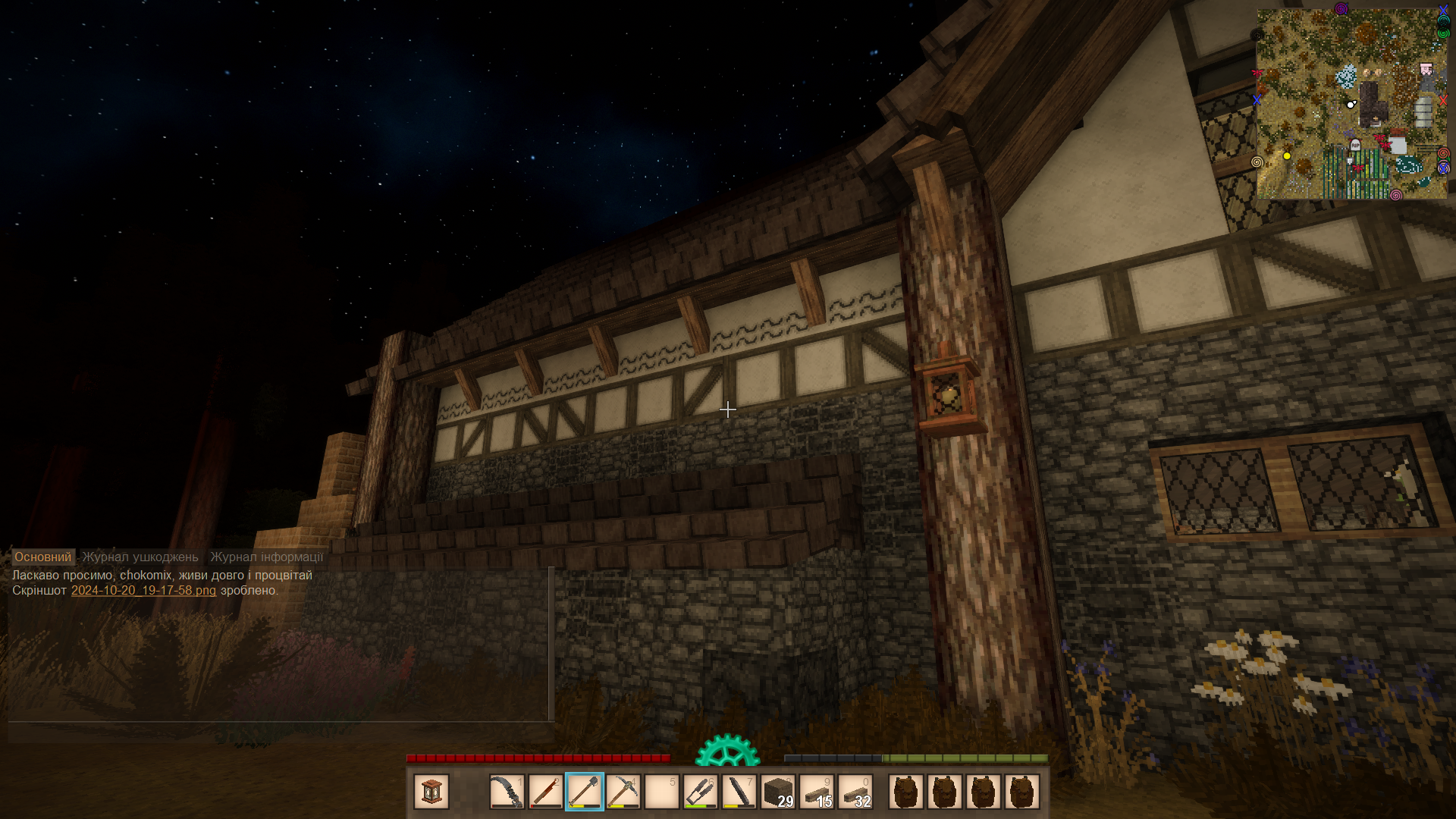
Task: Show the Журнал інформації tab
Action: [266, 557]
